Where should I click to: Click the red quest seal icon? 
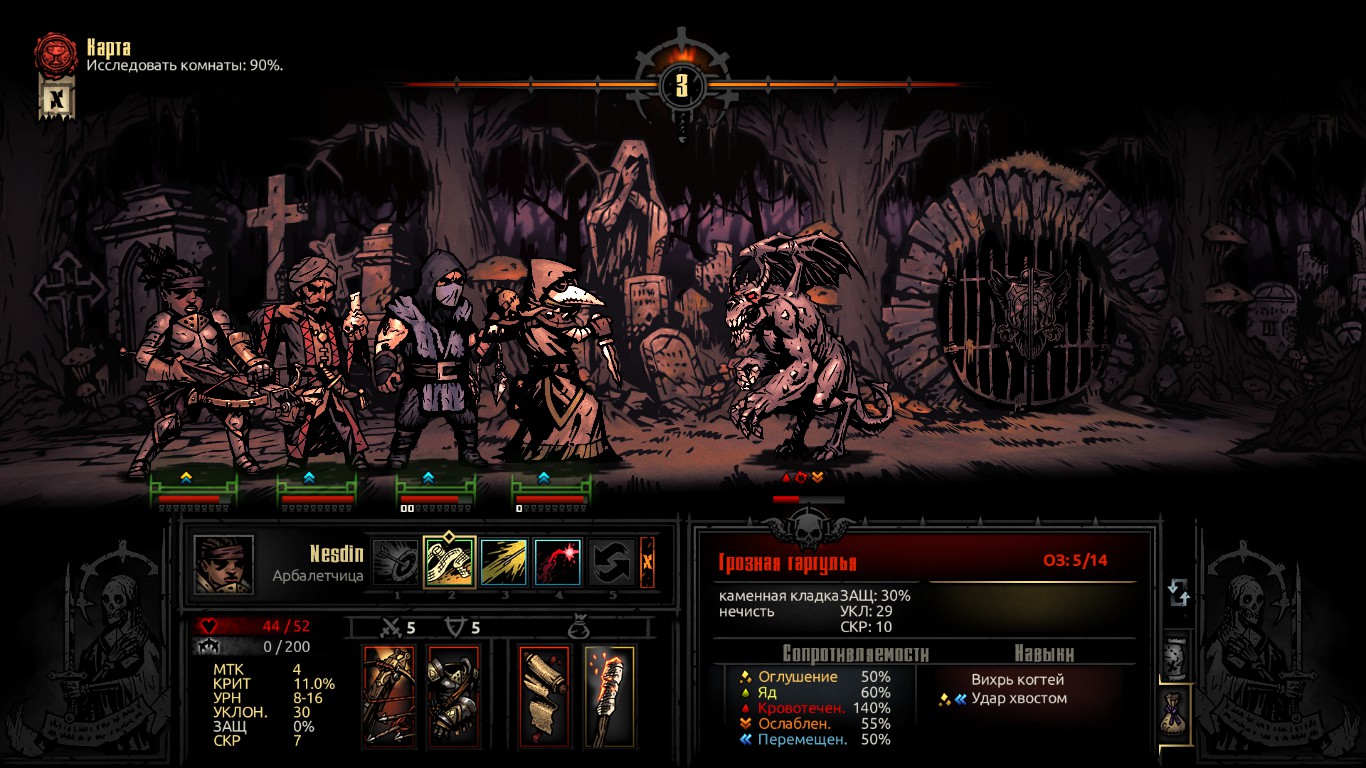[56, 54]
